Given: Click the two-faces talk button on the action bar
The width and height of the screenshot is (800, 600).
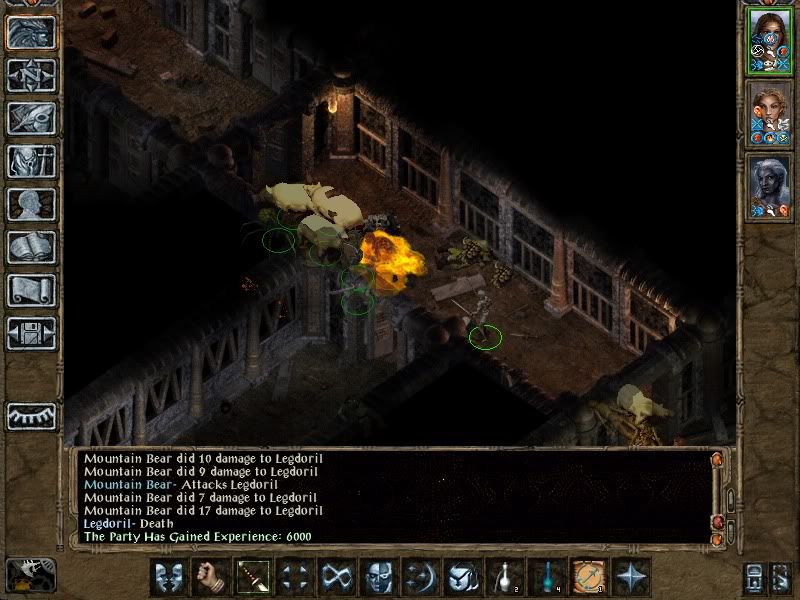Looking at the screenshot, I should [168, 577].
